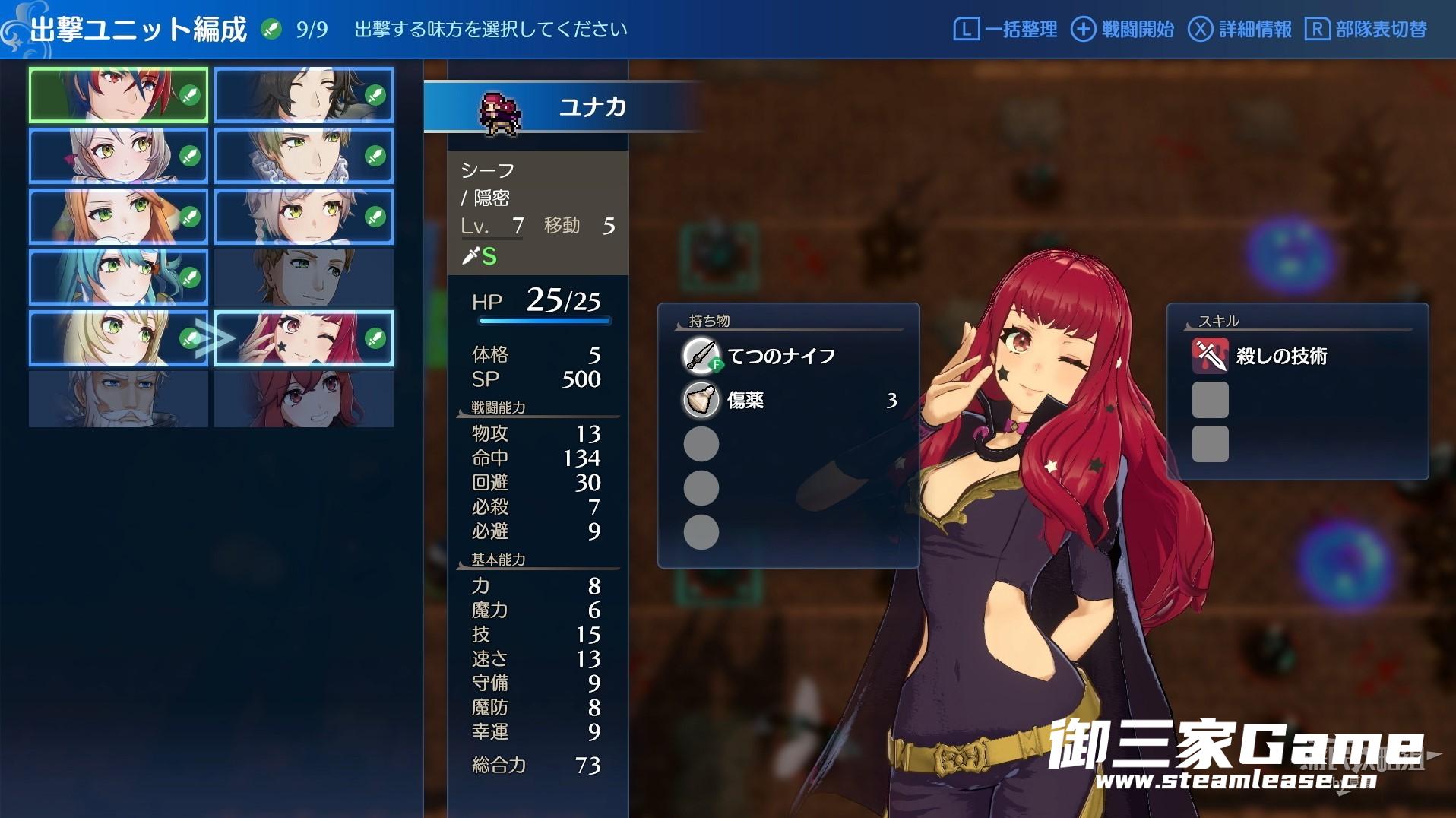This screenshot has width=1456, height=818.
Task: Select the brown-haired man's undeployed portrait
Action: pos(303,277)
